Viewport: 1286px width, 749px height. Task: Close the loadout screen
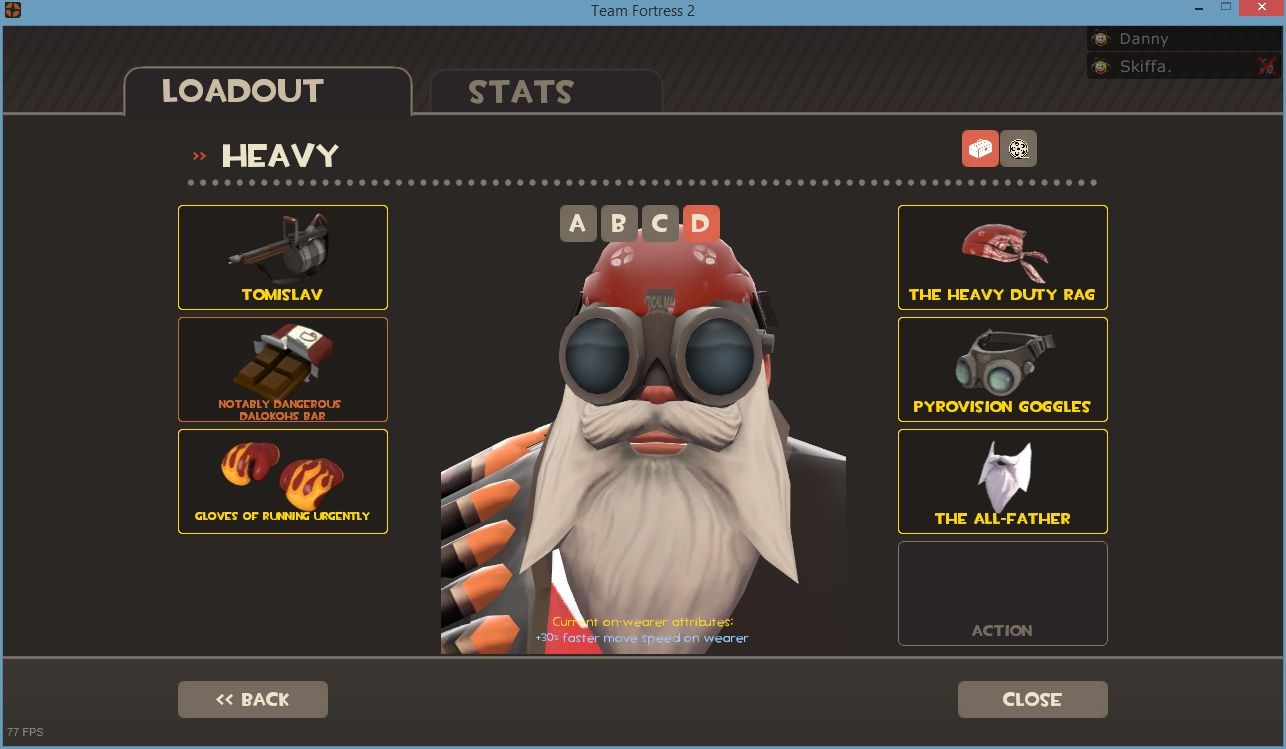click(1032, 699)
